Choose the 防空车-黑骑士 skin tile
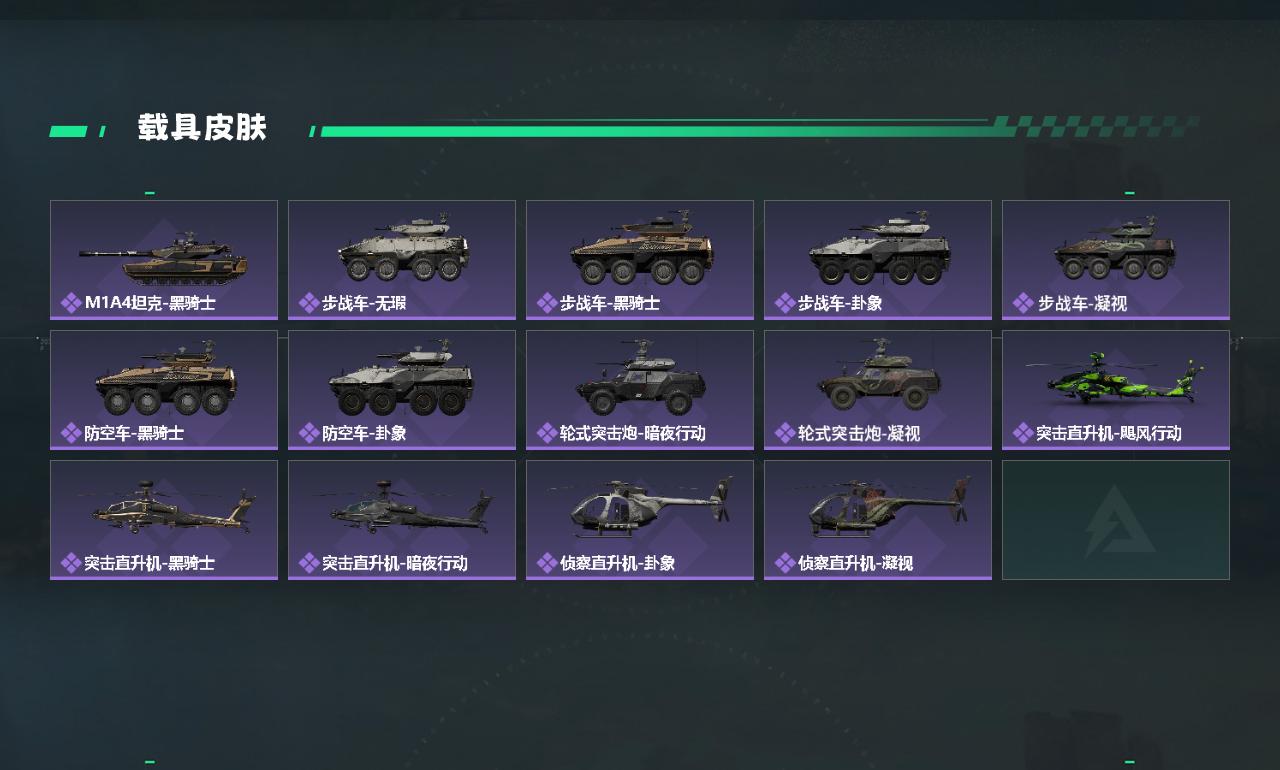 point(164,390)
